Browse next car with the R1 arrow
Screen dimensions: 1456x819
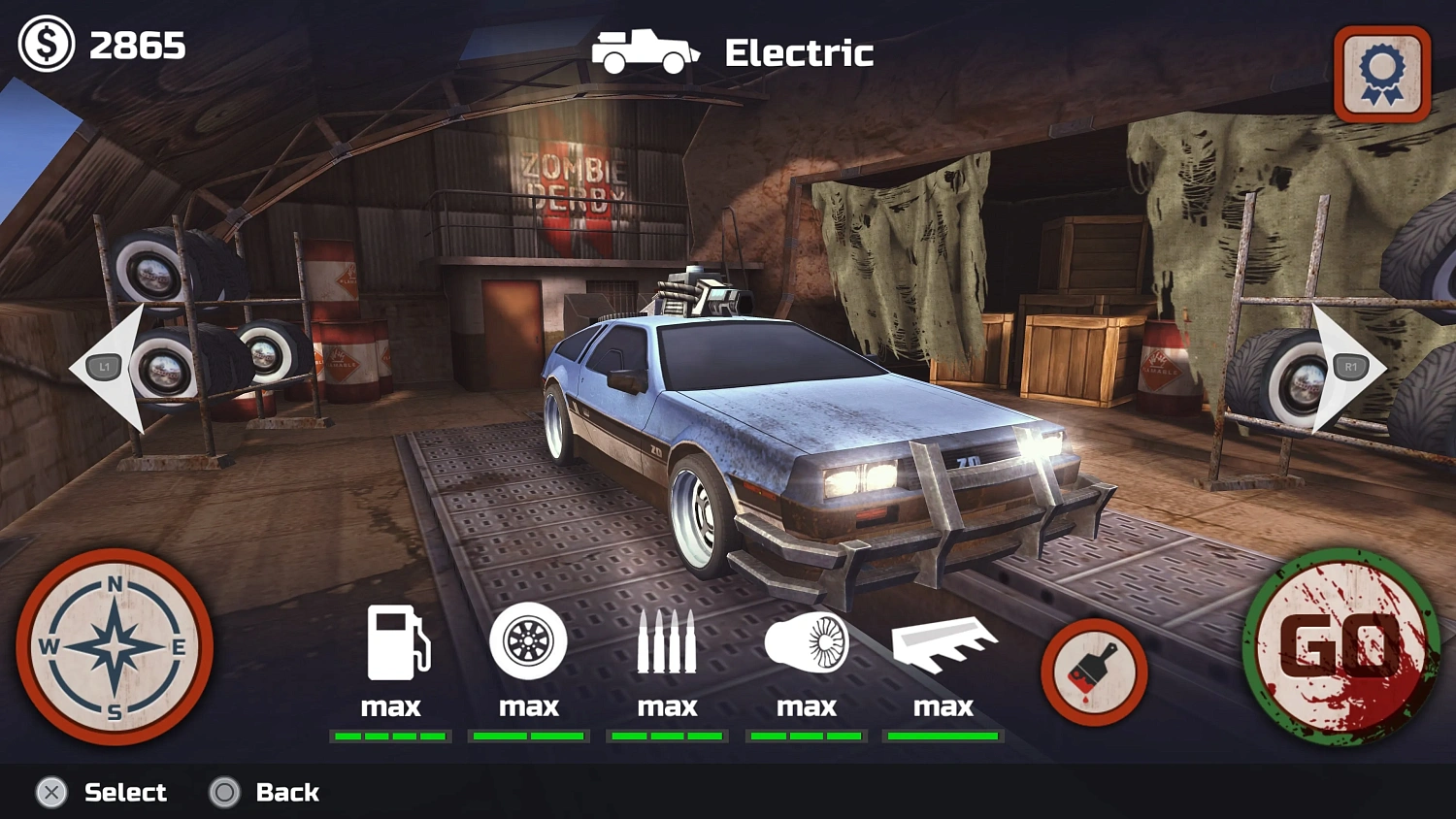(x=1349, y=366)
